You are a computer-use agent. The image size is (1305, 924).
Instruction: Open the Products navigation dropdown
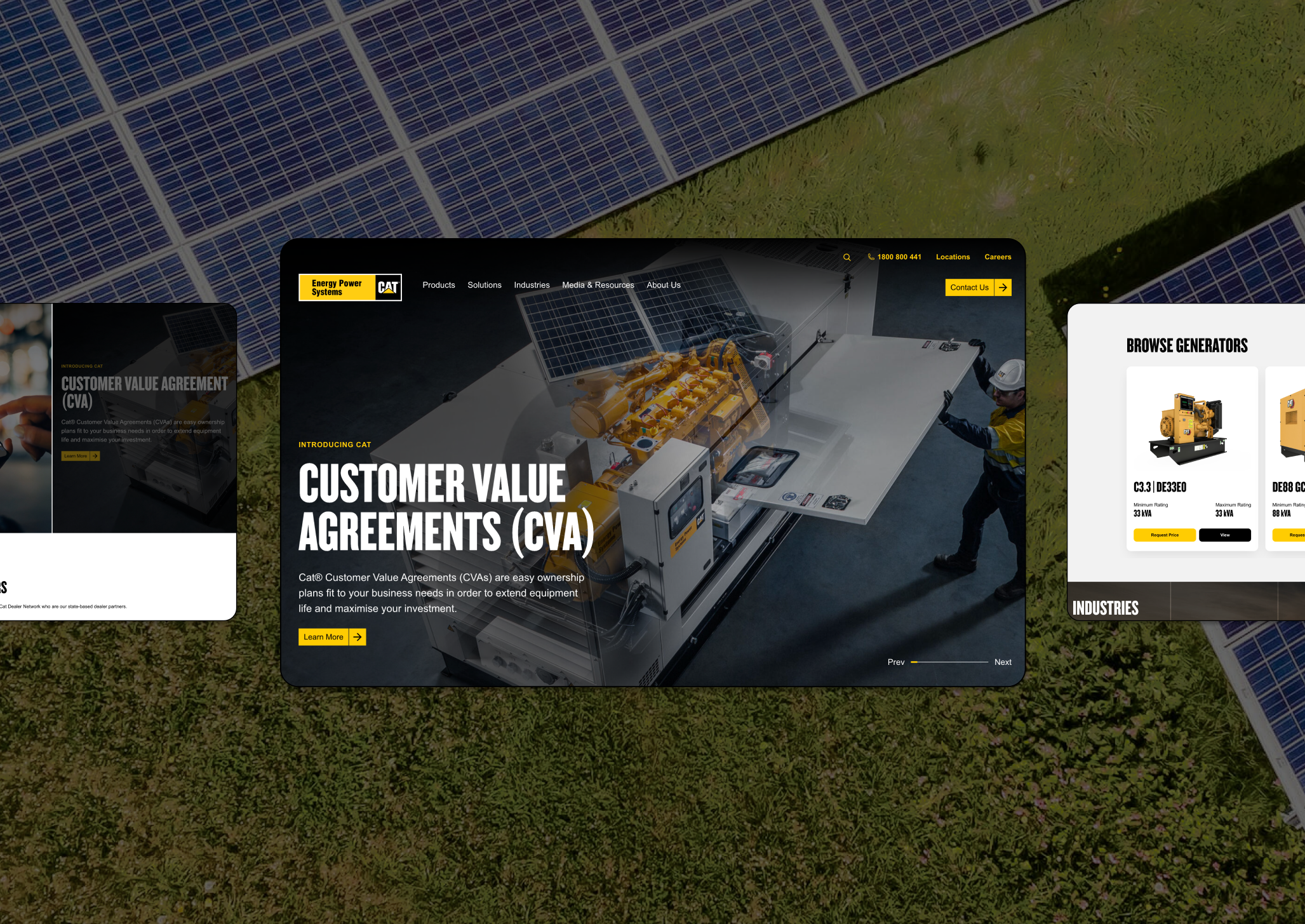pos(438,285)
